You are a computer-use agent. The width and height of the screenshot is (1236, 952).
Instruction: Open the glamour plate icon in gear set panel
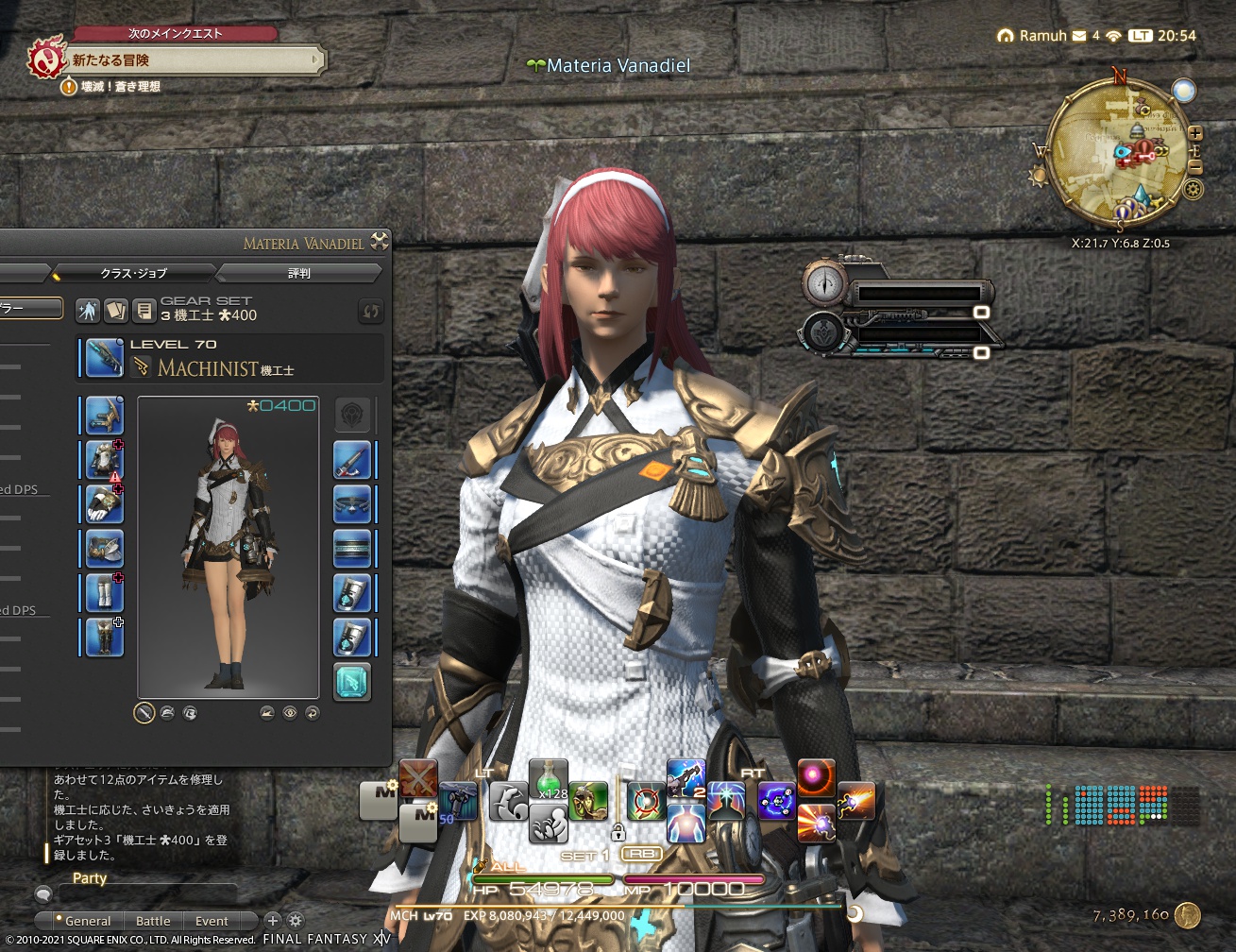[87, 309]
